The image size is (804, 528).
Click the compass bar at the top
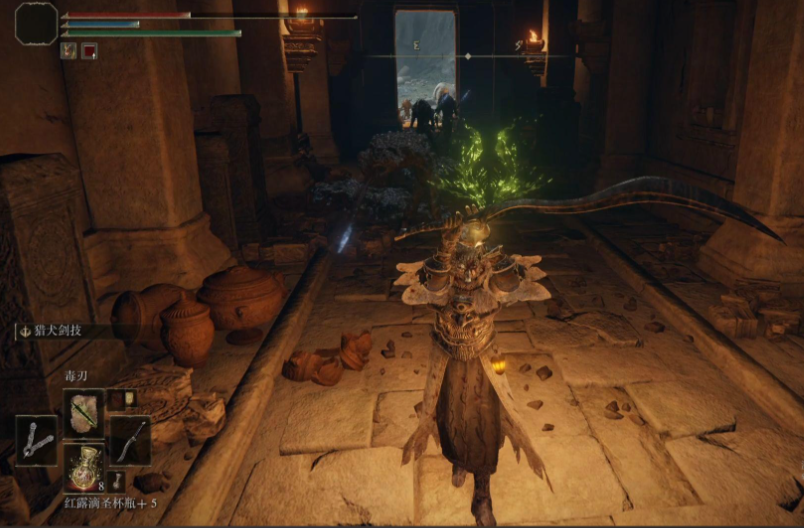click(x=468, y=56)
